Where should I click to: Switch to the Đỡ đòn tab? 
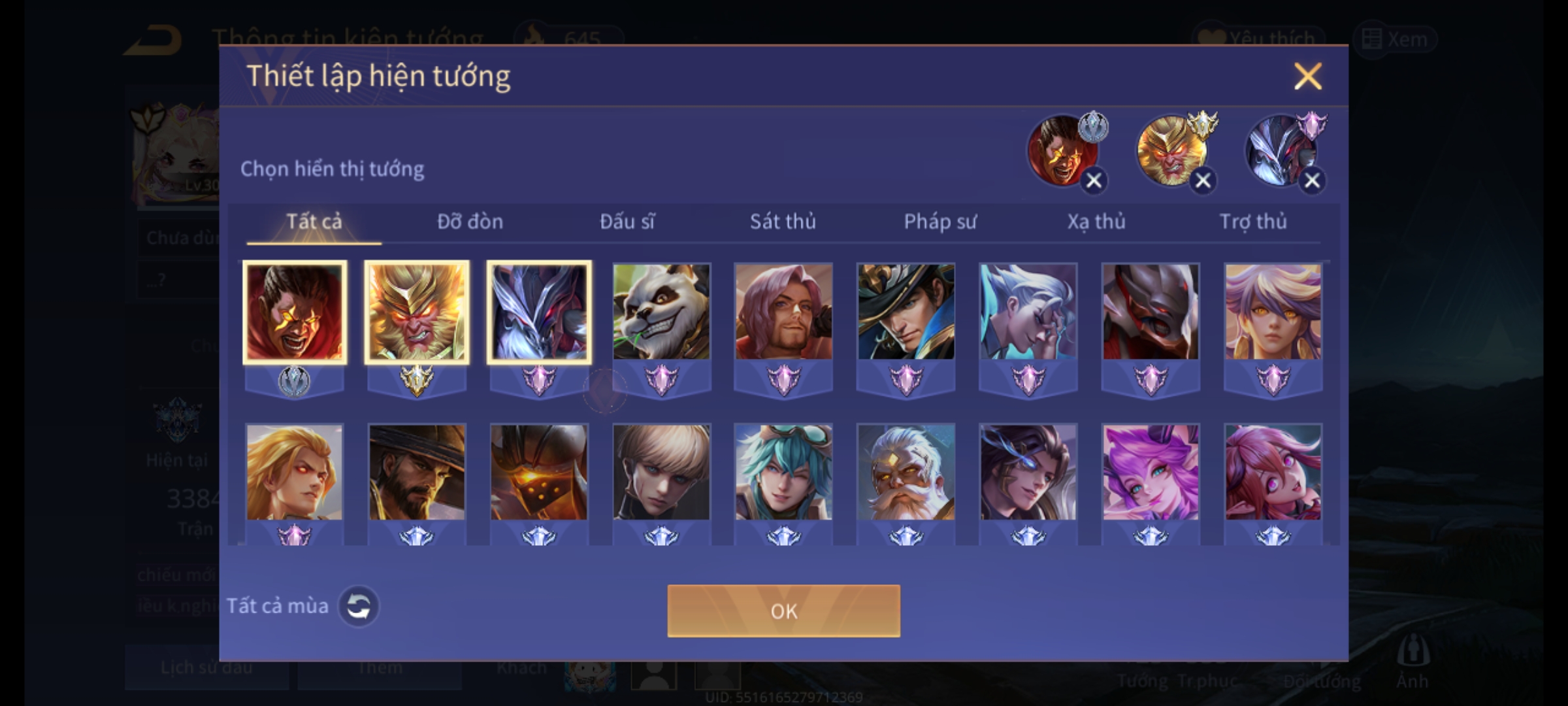pyautogui.click(x=470, y=222)
